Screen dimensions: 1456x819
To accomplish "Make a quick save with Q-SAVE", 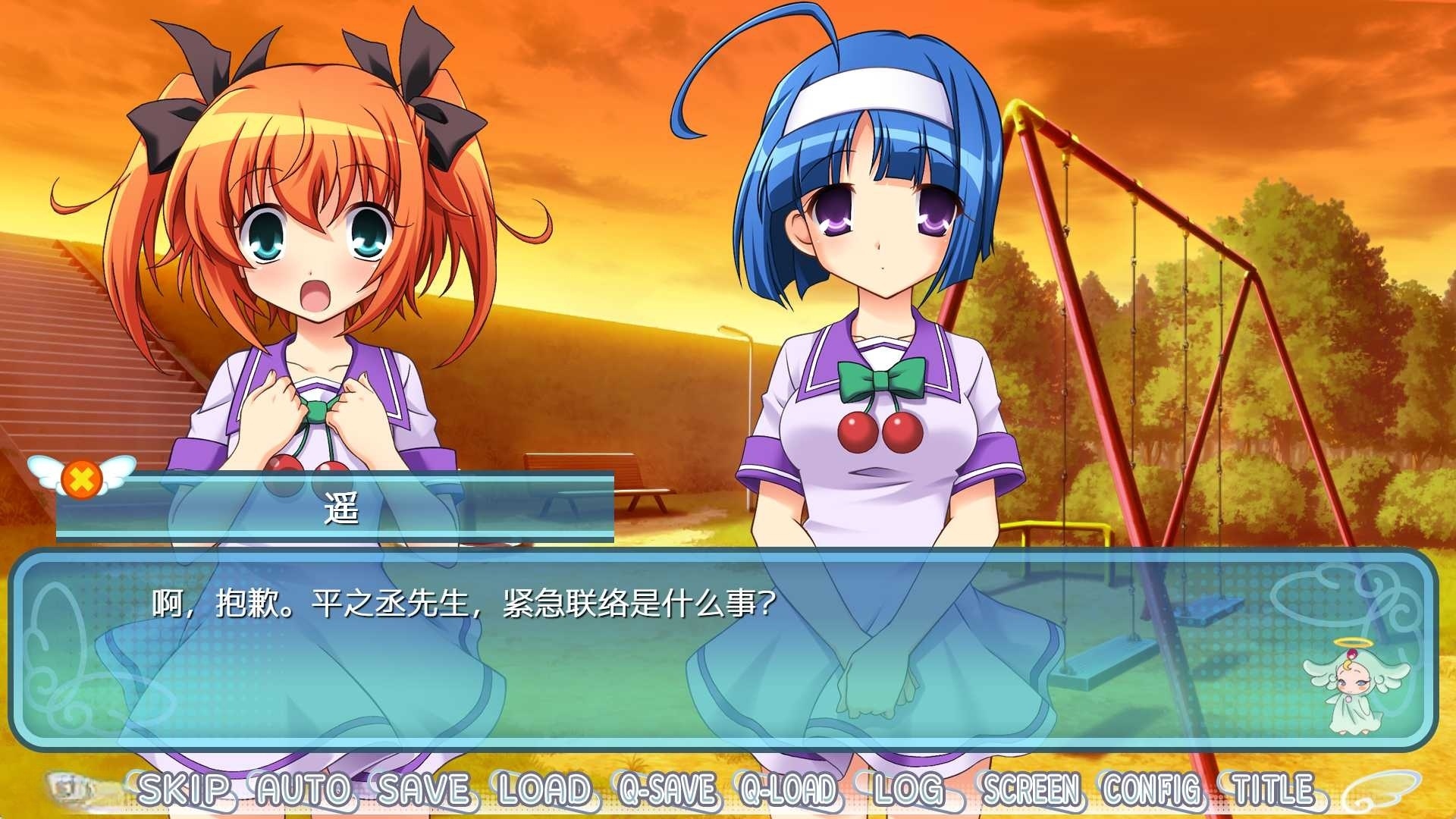I will 667,790.
